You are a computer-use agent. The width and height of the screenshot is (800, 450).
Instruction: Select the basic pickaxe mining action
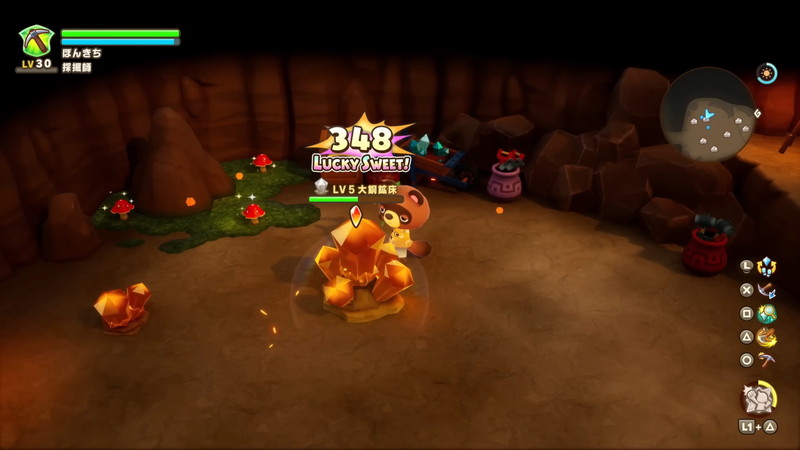(x=767, y=360)
